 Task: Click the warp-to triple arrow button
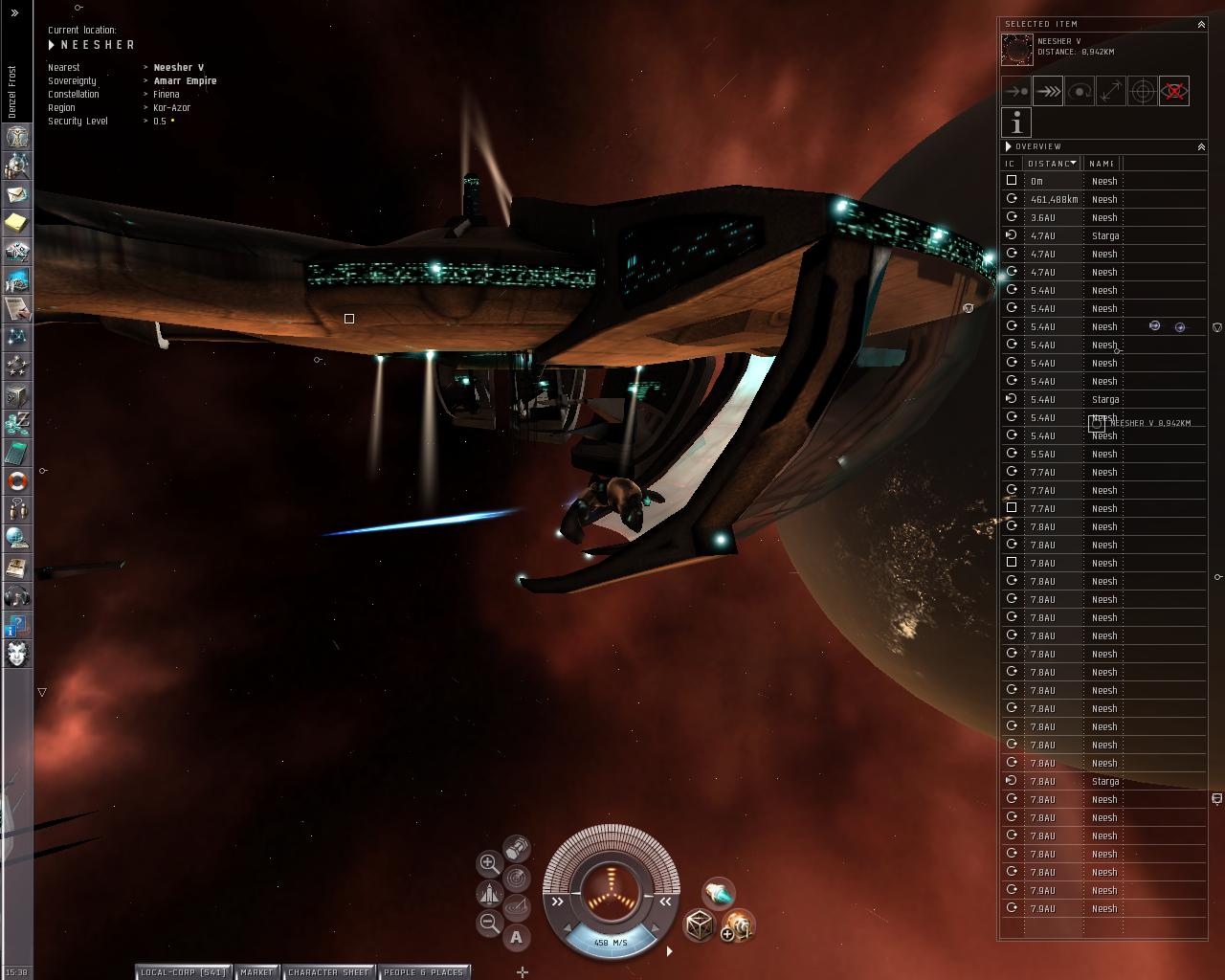tap(1048, 91)
